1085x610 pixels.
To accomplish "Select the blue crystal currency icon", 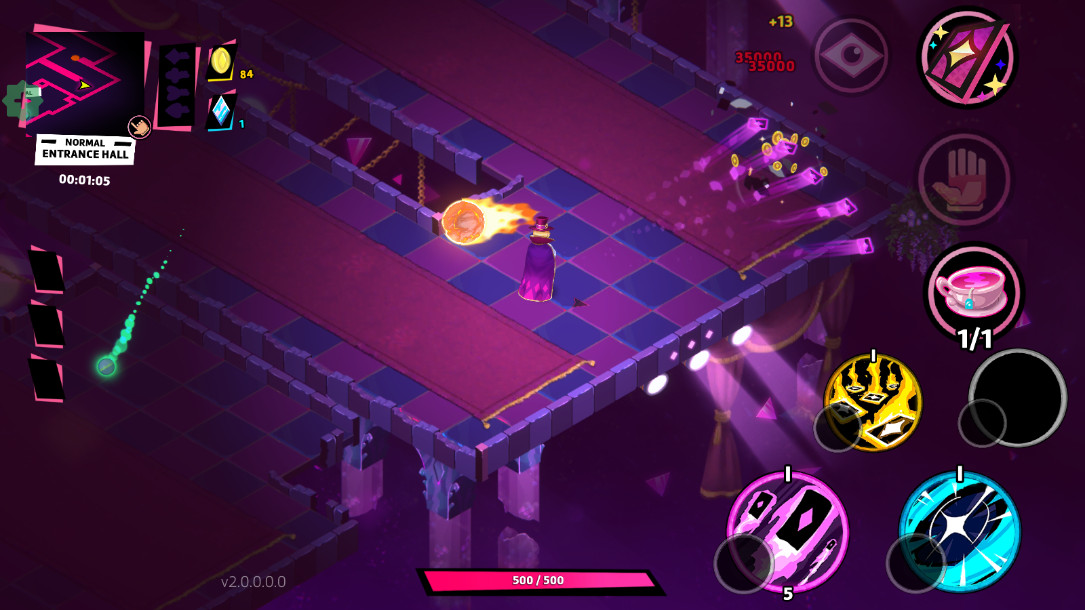I will pos(220,112).
